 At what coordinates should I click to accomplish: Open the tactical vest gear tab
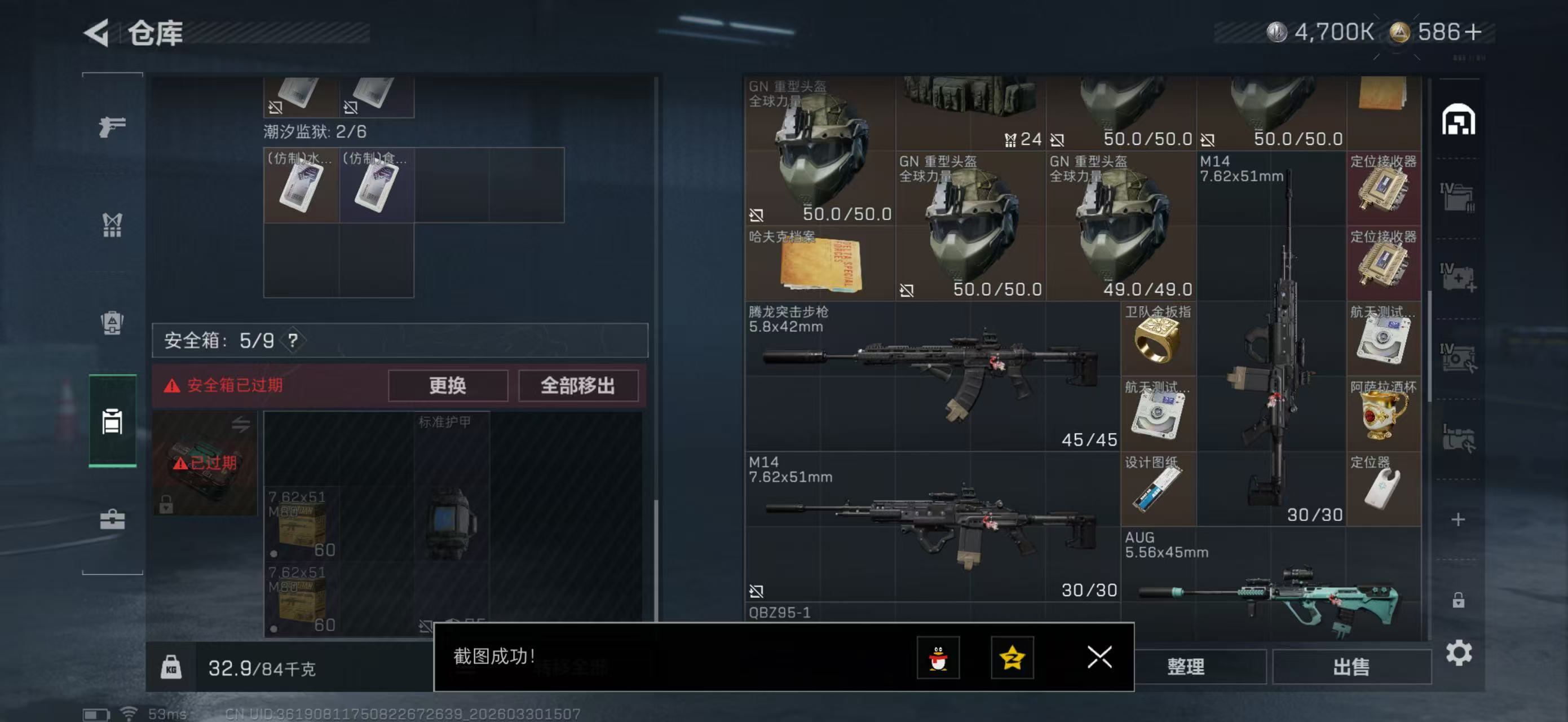112,225
